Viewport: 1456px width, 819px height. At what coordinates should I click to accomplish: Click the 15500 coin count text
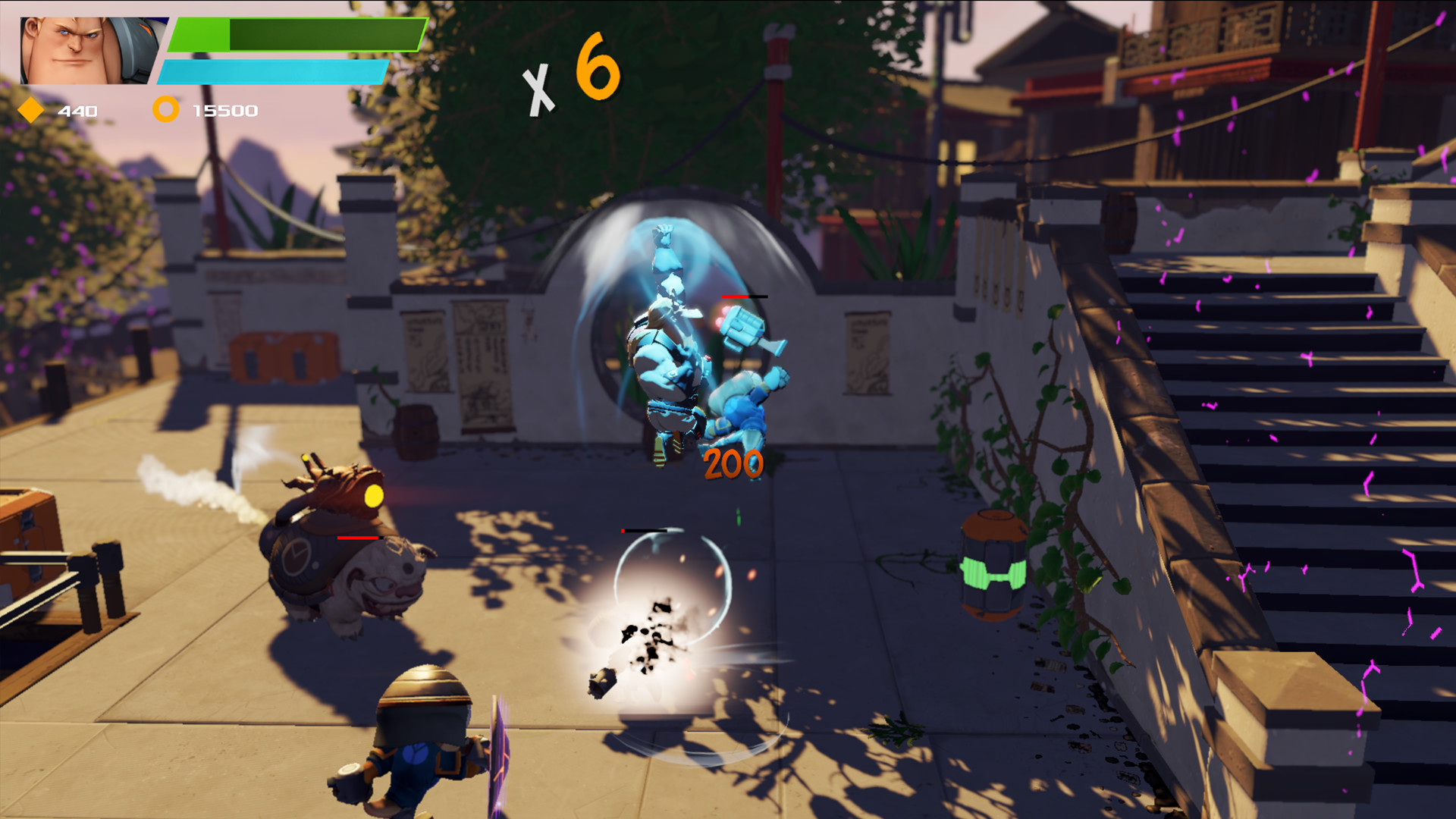227,110
